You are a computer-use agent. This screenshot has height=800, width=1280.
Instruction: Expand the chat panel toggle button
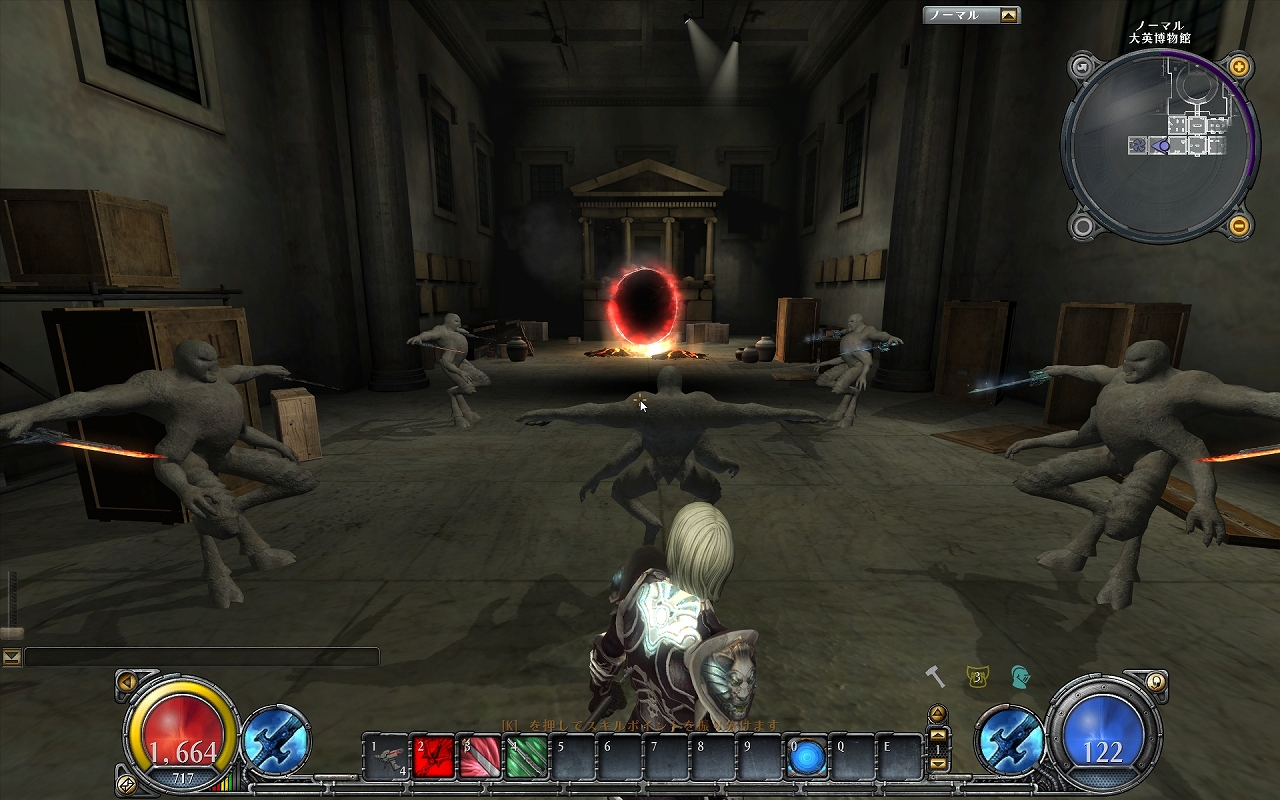(x=12, y=657)
